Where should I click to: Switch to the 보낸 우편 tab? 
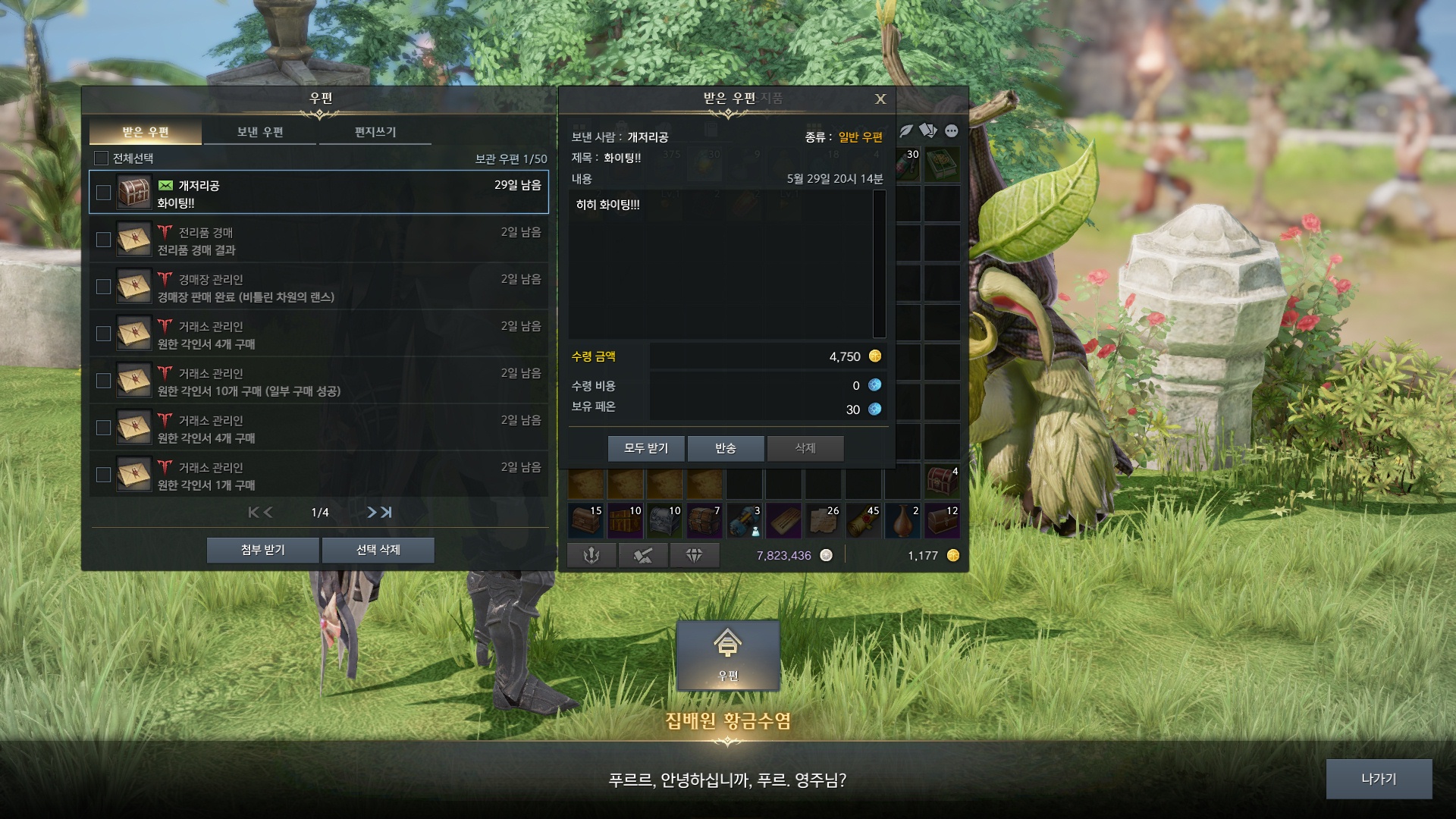coord(260,132)
